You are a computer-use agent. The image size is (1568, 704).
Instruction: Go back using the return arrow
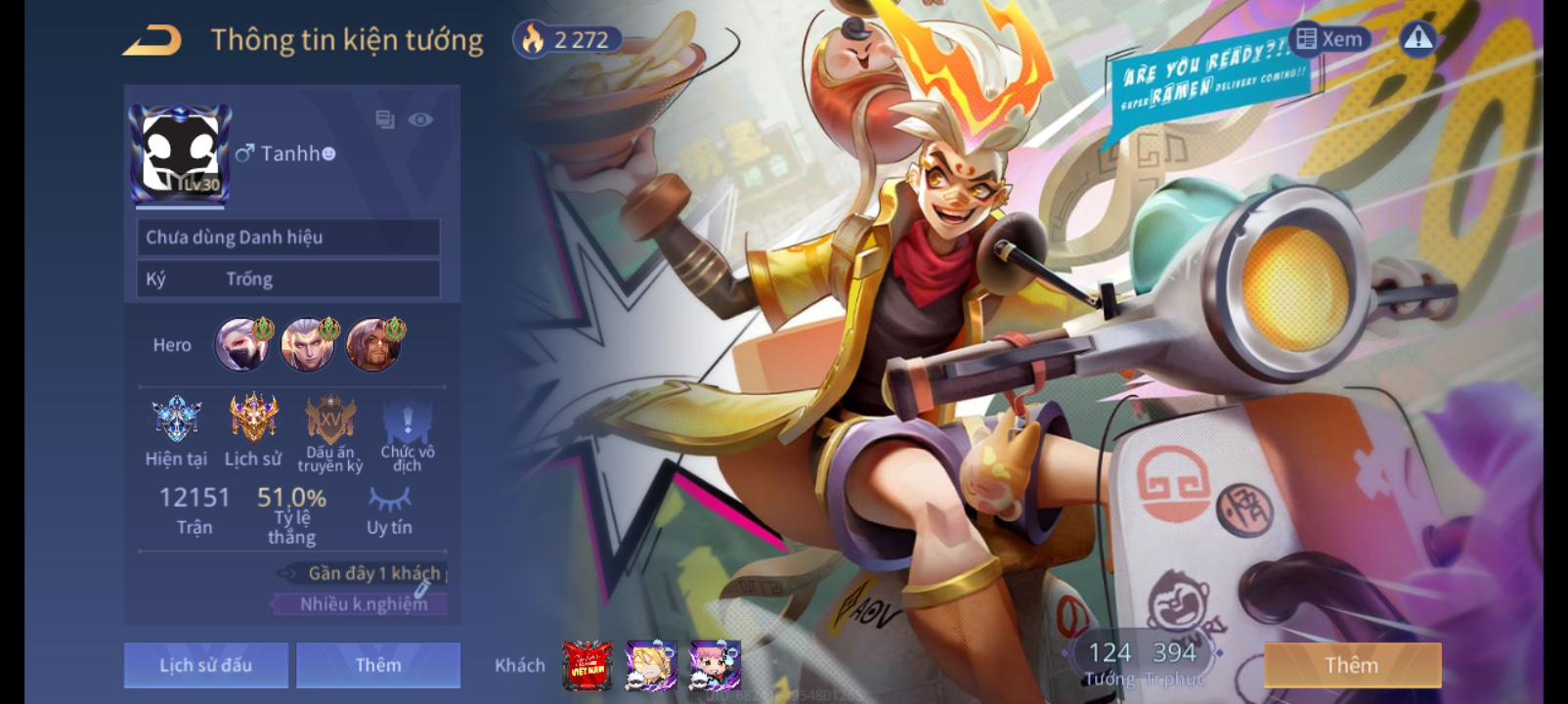pos(152,41)
